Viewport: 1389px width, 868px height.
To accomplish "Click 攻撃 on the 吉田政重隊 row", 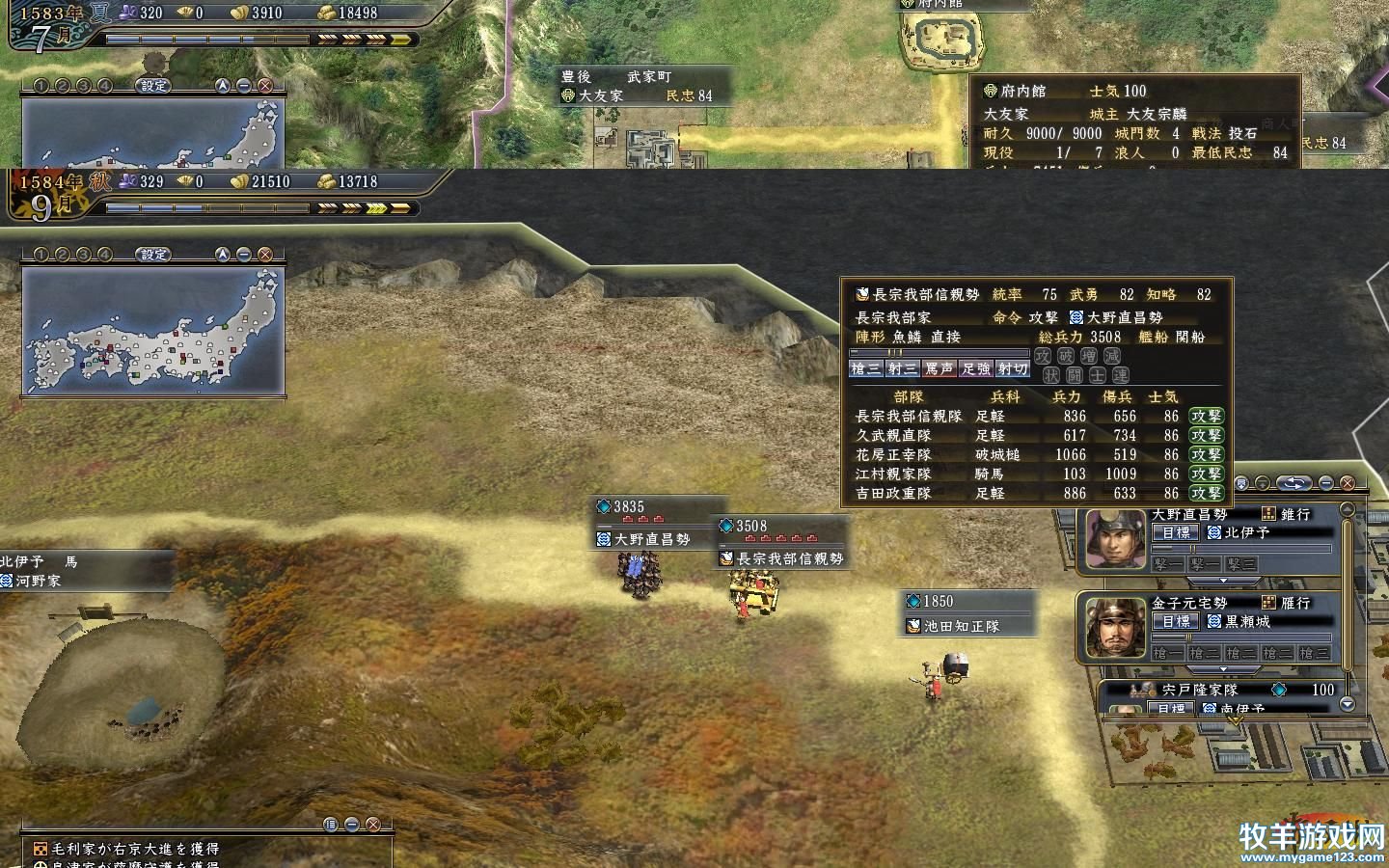I will 1206,493.
